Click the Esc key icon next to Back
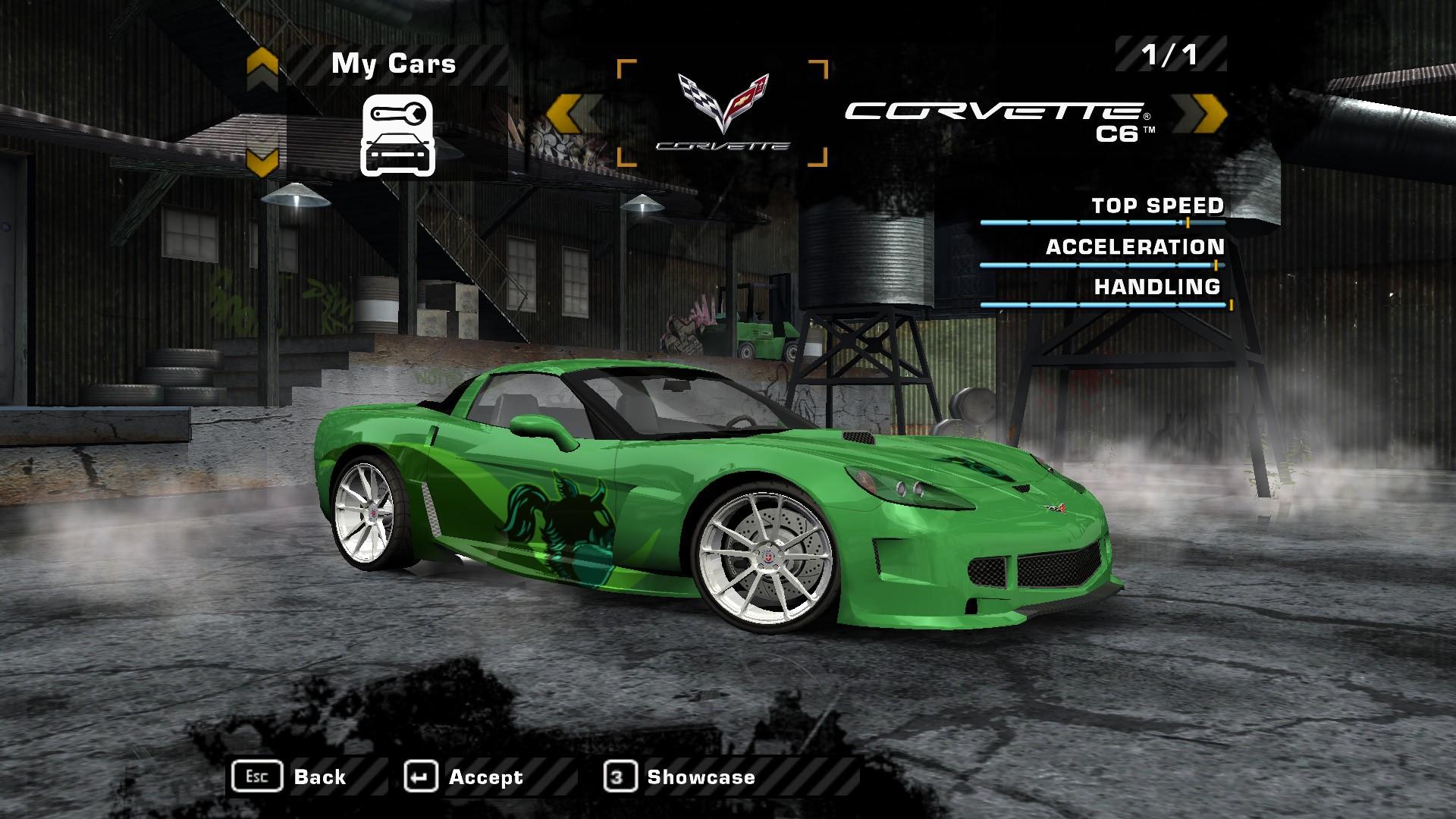The height and width of the screenshot is (819, 1456). point(258,776)
